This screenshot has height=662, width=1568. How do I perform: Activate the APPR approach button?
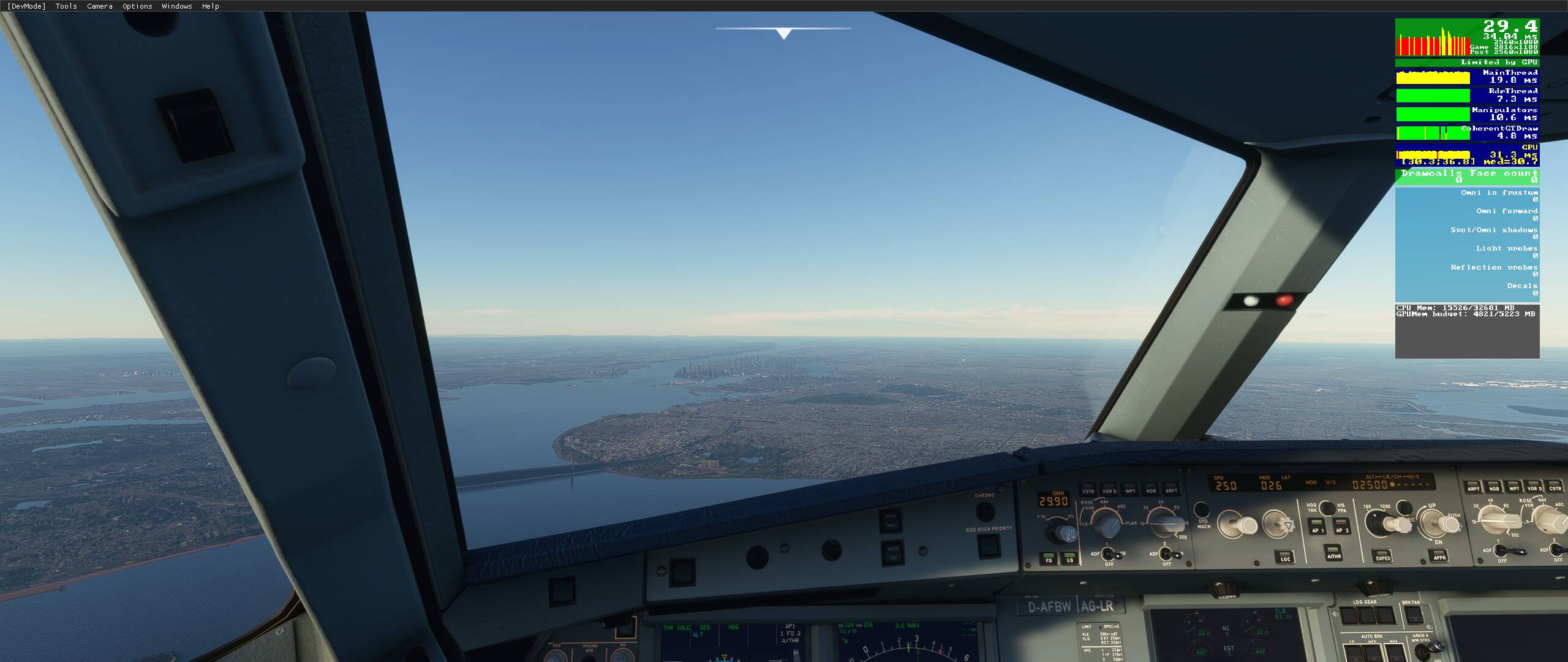coord(1439,555)
